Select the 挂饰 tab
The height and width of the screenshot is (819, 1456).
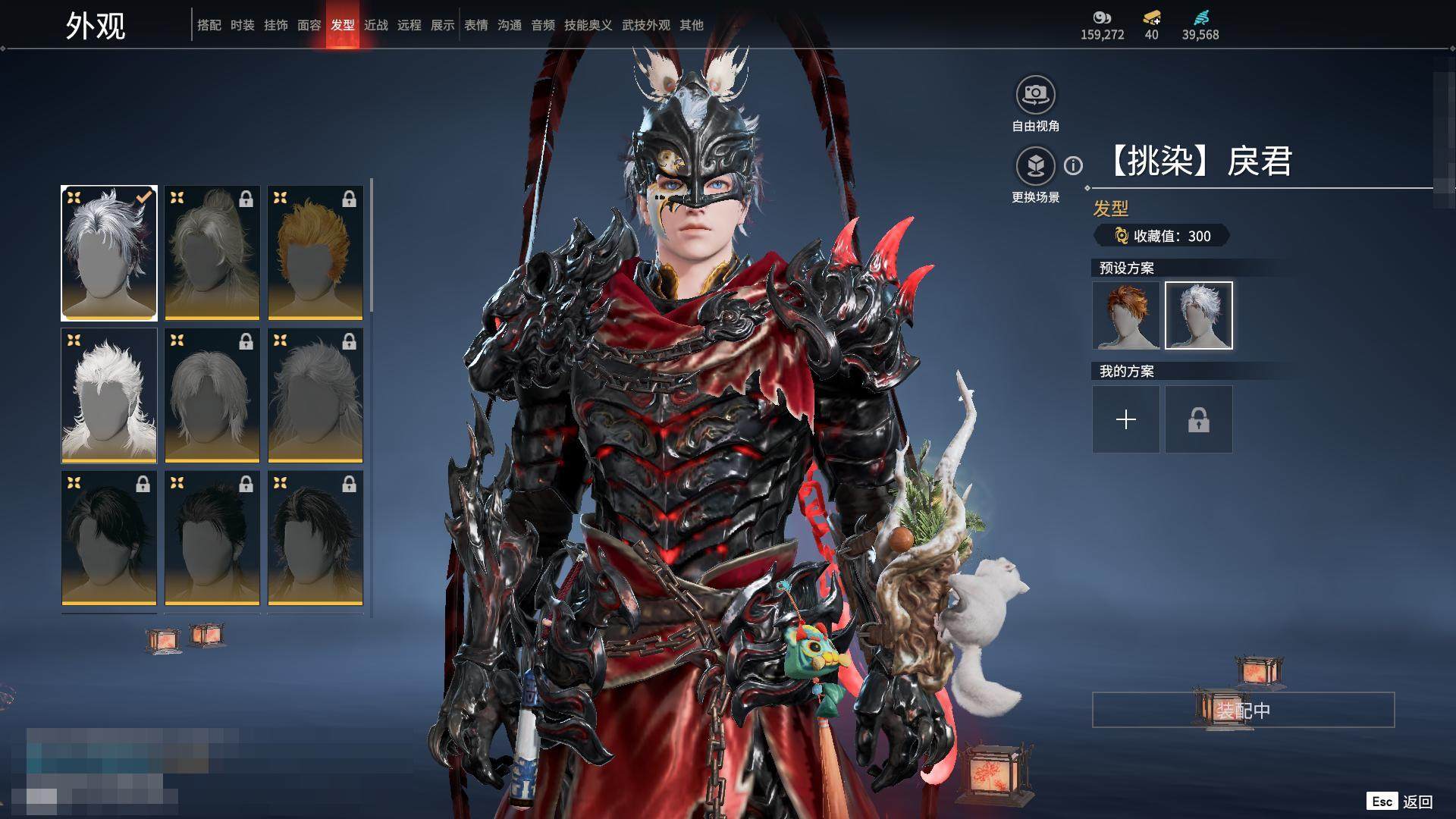click(276, 25)
